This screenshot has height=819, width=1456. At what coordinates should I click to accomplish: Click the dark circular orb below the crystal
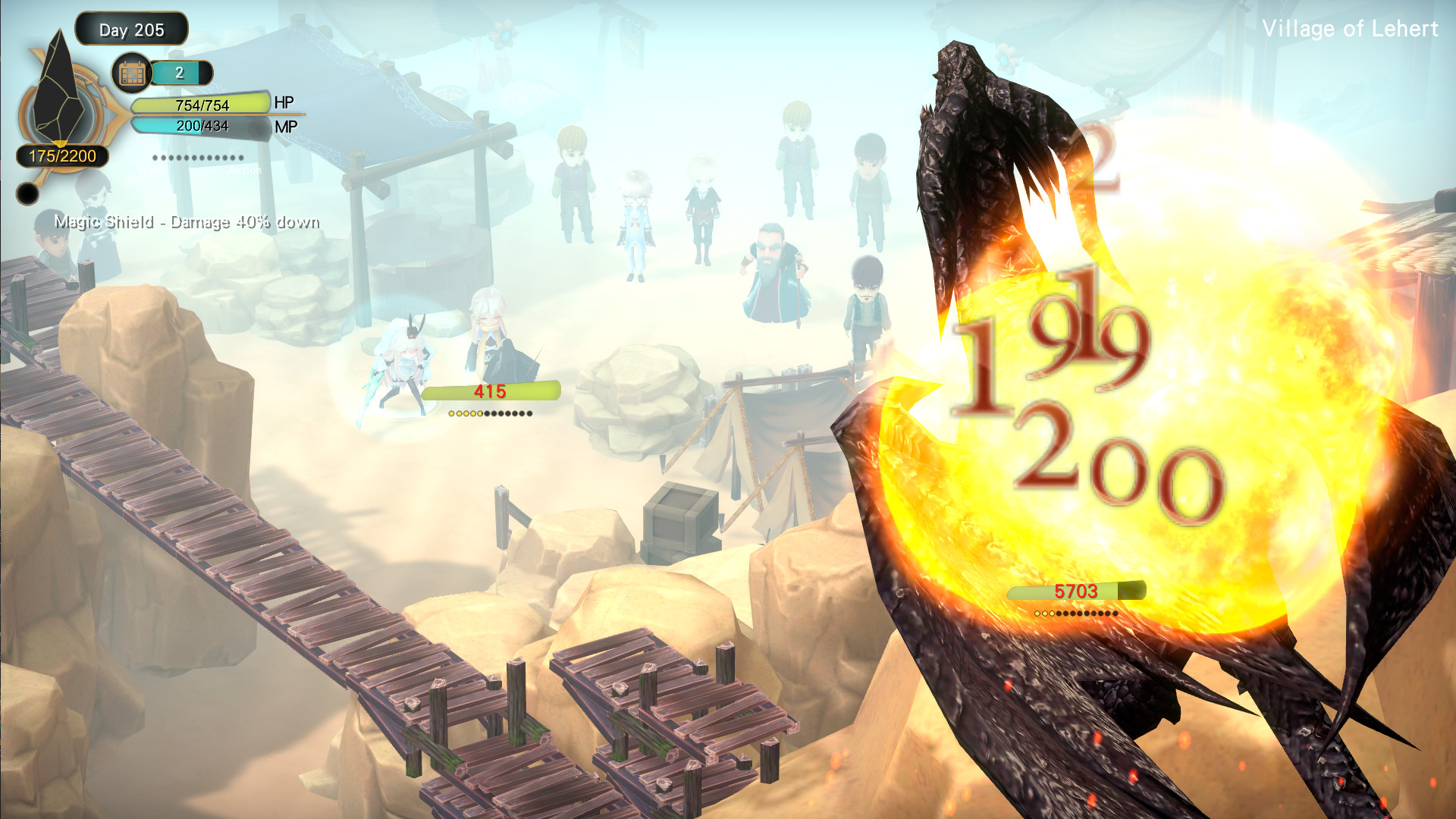[x=27, y=193]
